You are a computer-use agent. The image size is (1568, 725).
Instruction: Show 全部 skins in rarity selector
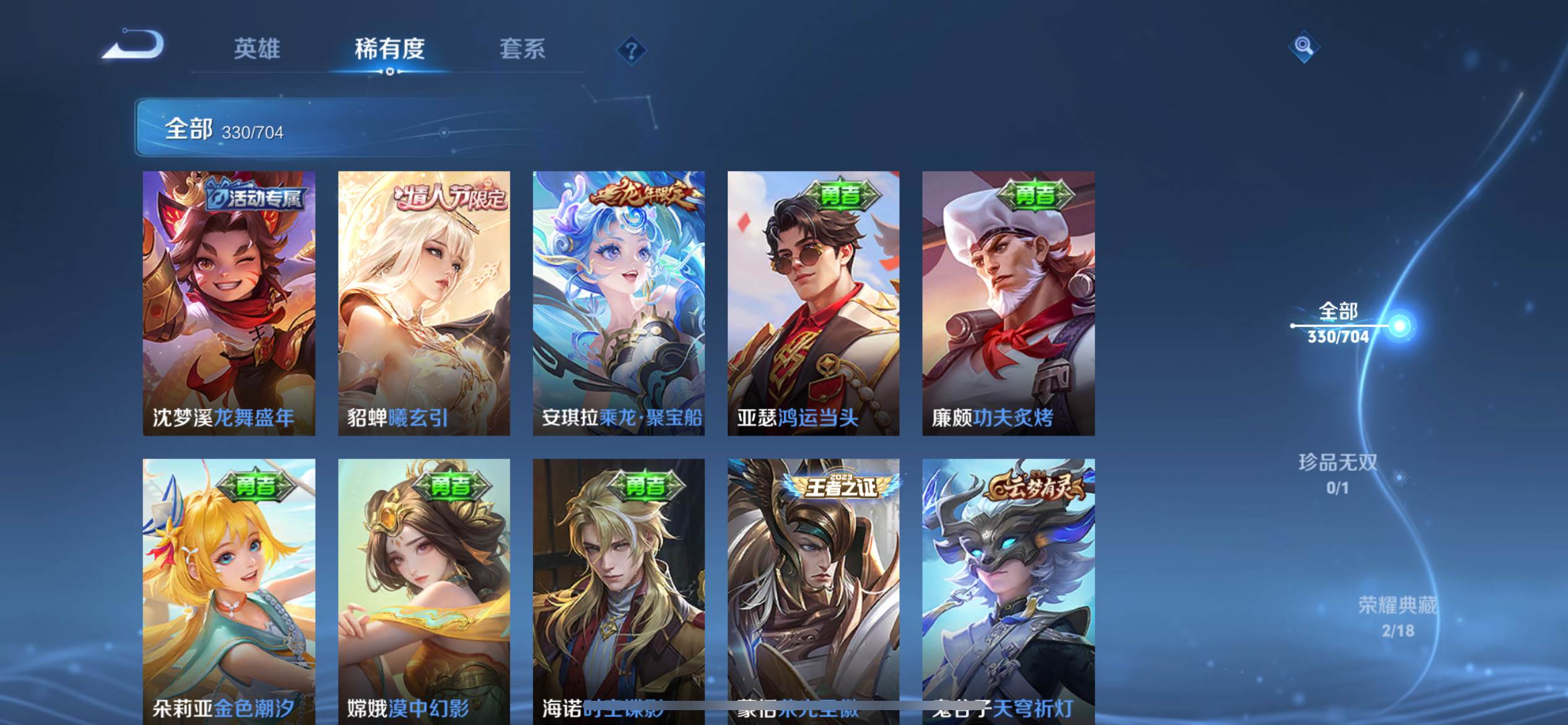1339,323
